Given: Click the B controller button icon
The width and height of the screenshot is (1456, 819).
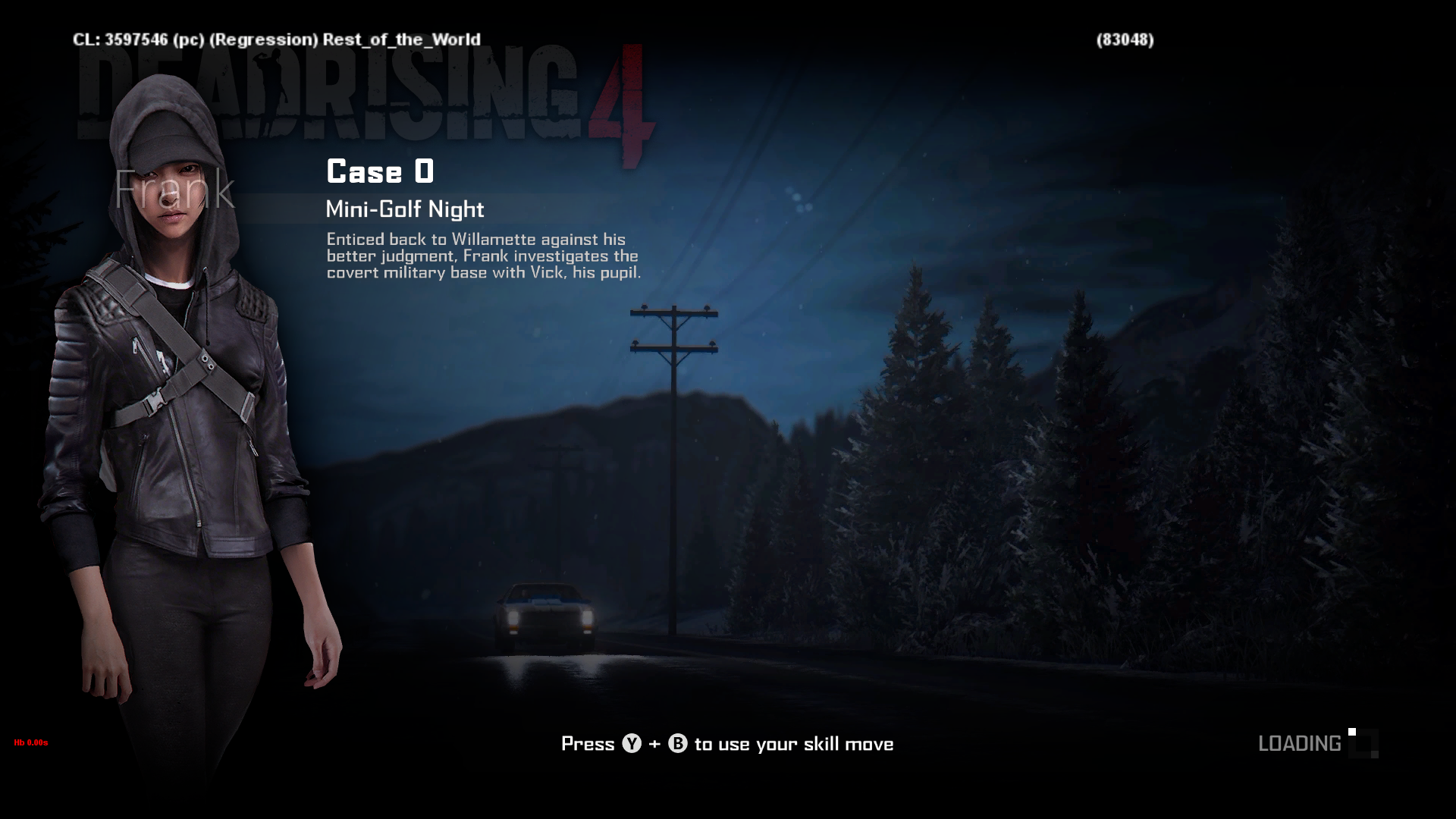Looking at the screenshot, I should (x=677, y=744).
